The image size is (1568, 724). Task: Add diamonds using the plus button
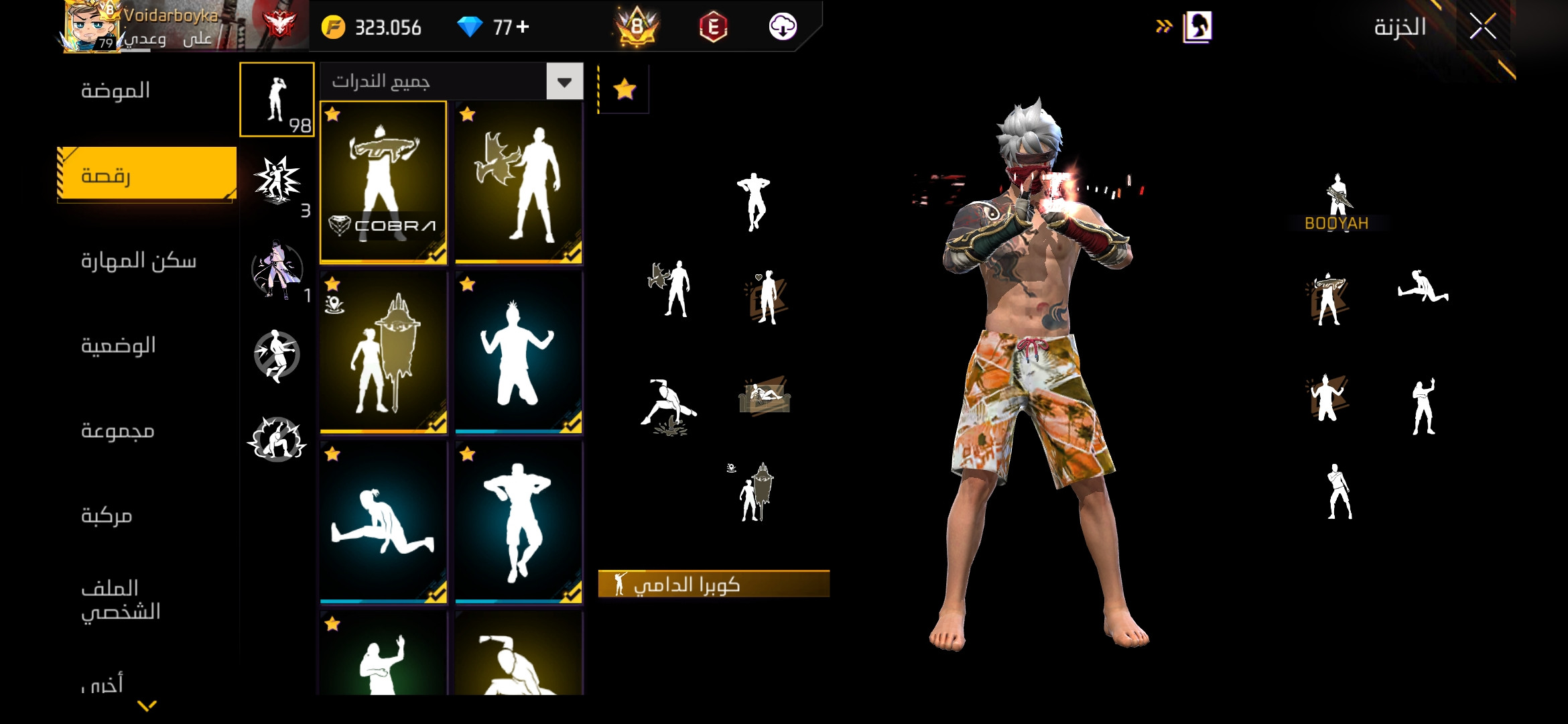pos(523,27)
